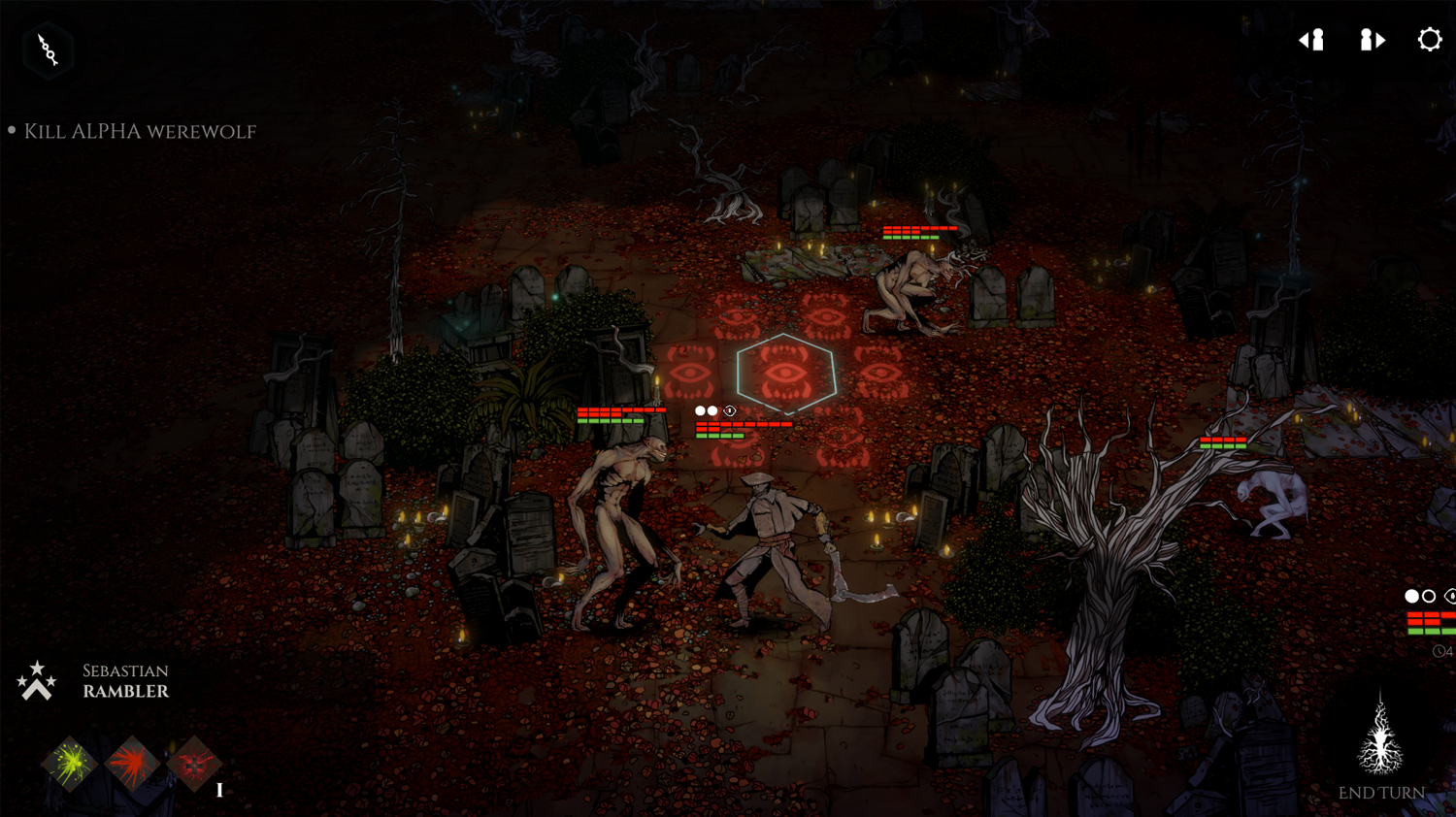Open the gear settings menu
This screenshot has height=817, width=1456.
[x=1429, y=40]
